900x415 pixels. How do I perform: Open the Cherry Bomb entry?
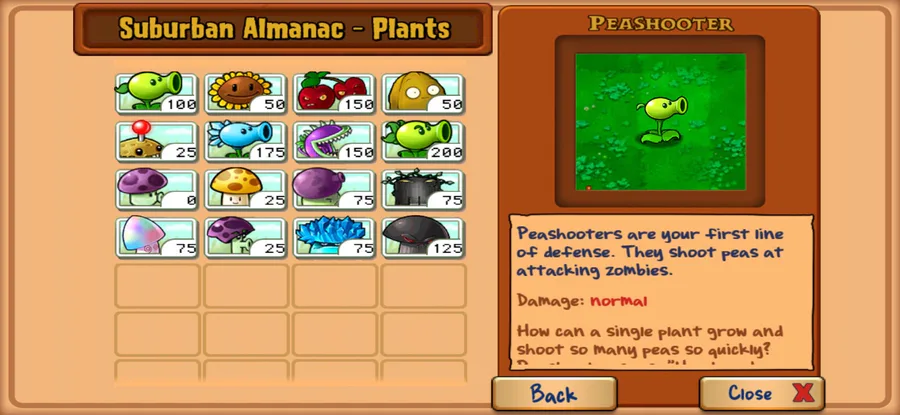(335, 93)
